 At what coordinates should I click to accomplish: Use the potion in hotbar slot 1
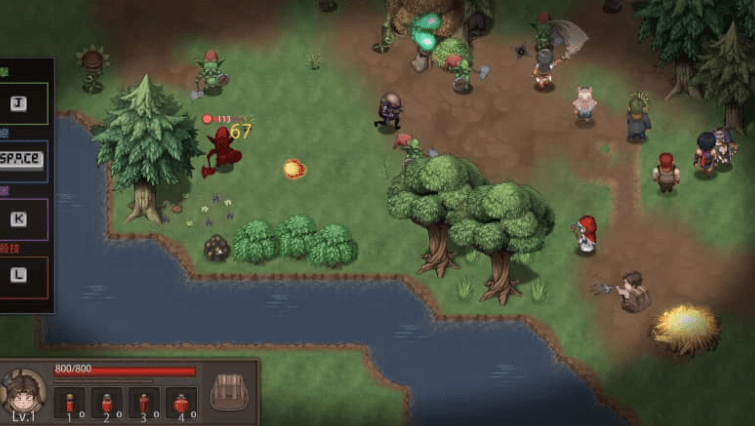coord(71,402)
